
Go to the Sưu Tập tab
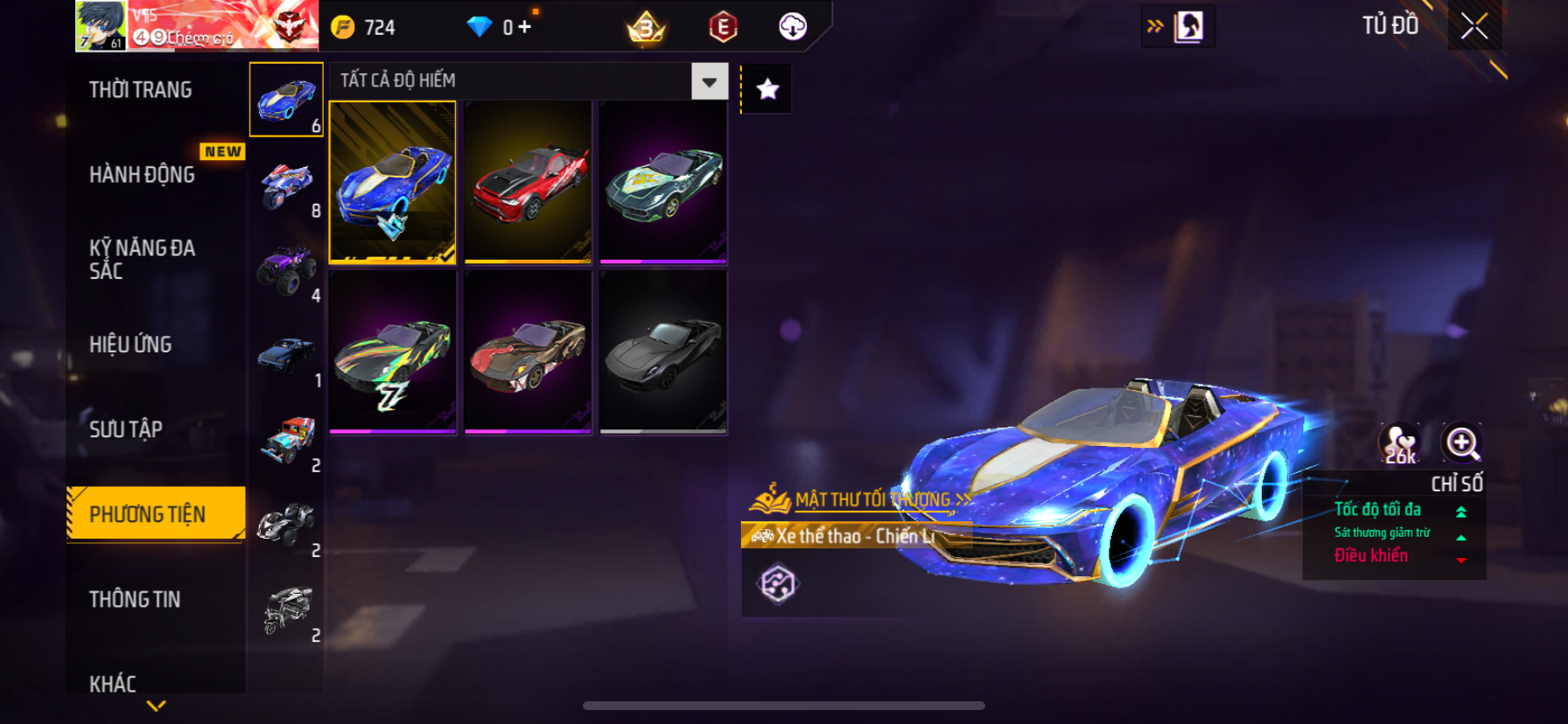[x=126, y=429]
